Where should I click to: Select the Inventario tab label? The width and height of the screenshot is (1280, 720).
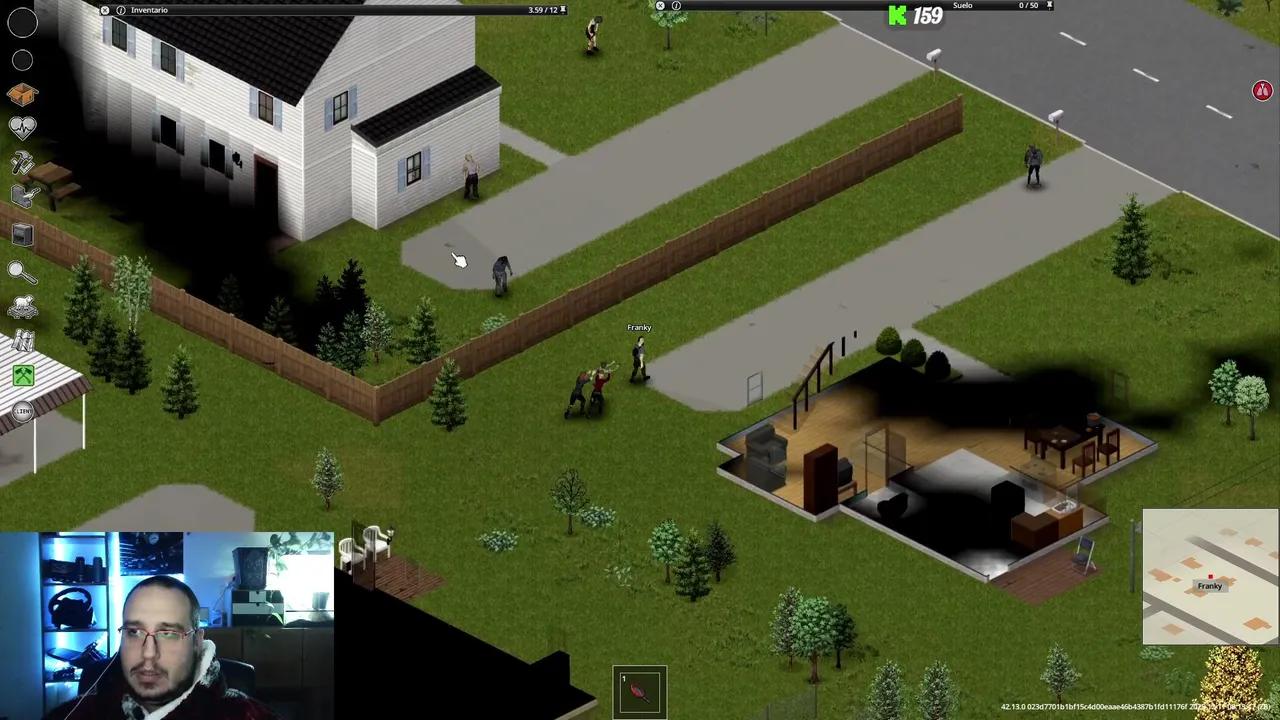tap(149, 10)
